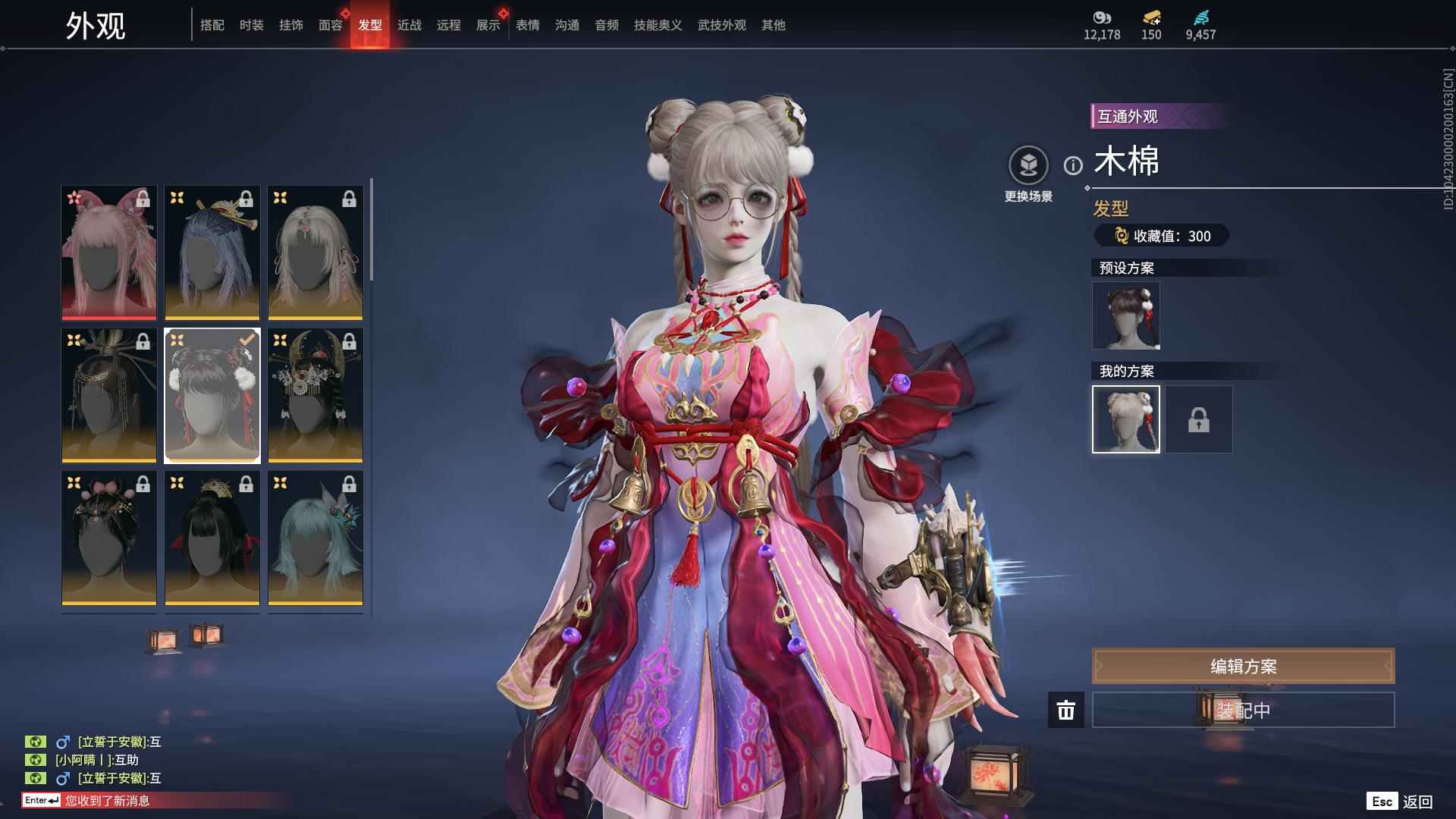Click the 编辑方案 edit scheme button
Image resolution: width=1456 pixels, height=819 pixels.
pyautogui.click(x=1243, y=667)
